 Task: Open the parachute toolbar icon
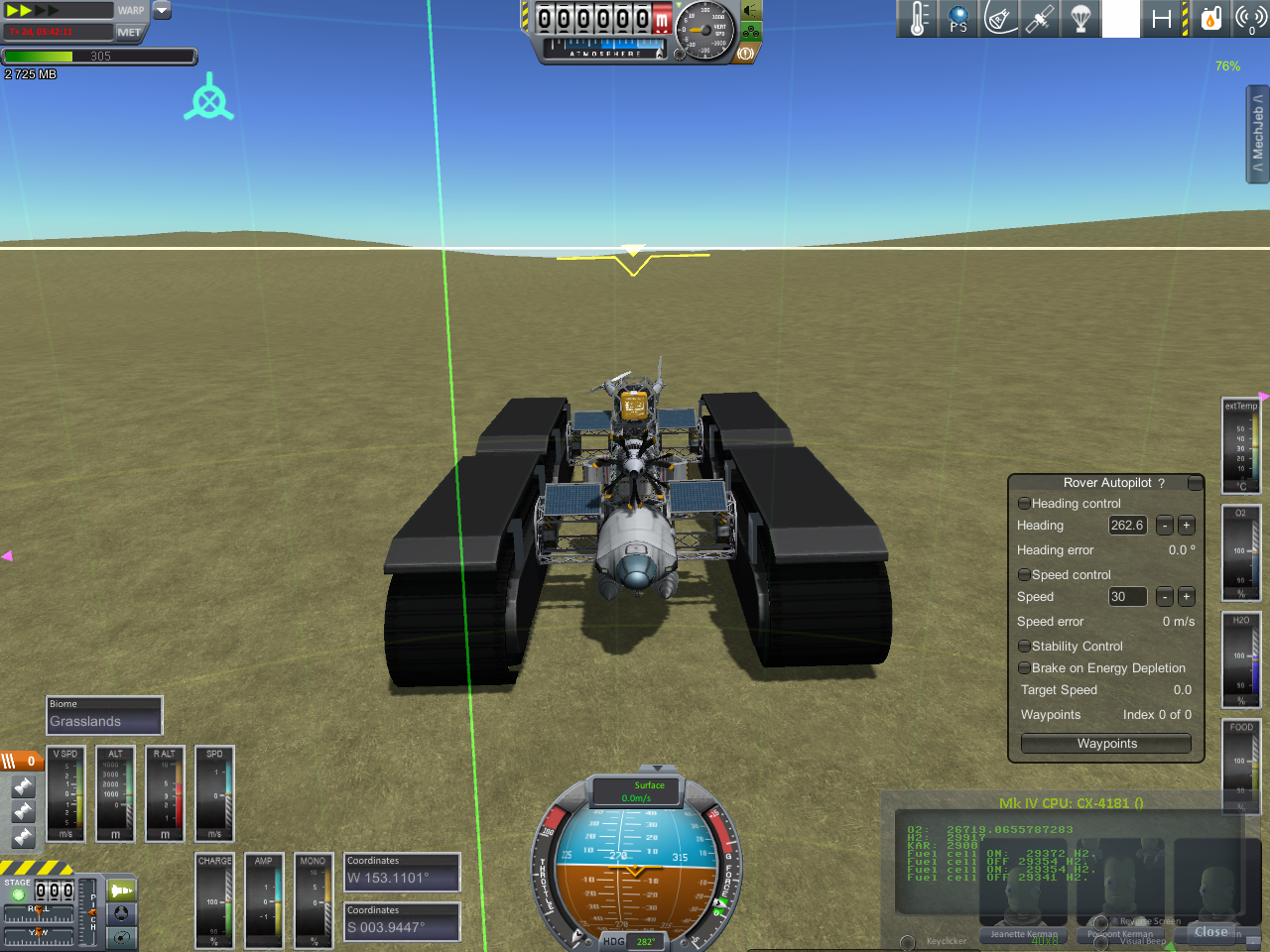tap(1080, 19)
